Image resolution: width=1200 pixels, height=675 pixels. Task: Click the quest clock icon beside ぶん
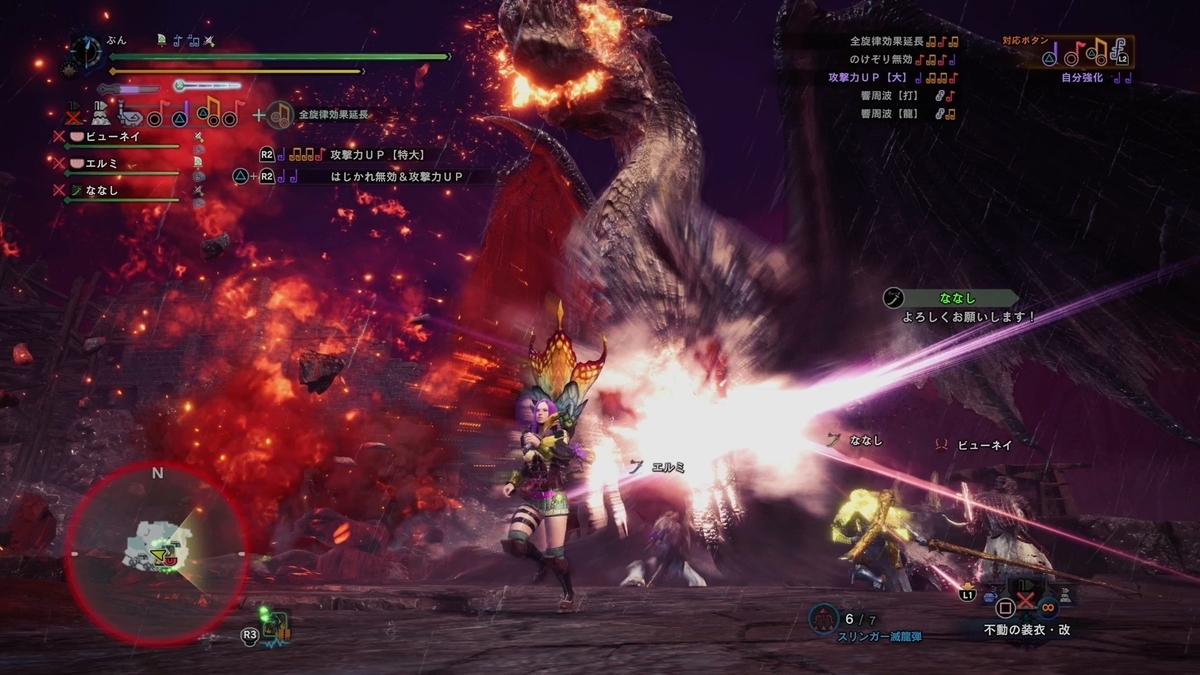pyautogui.click(x=86, y=49)
